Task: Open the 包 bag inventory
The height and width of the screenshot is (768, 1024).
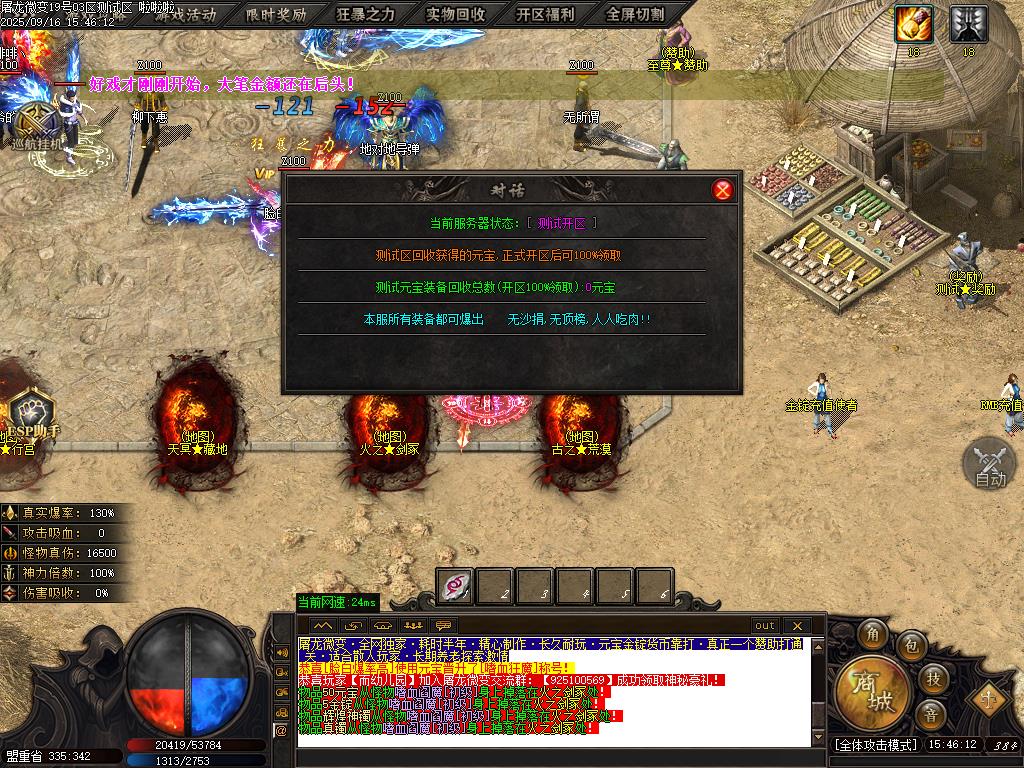Action: [x=911, y=644]
